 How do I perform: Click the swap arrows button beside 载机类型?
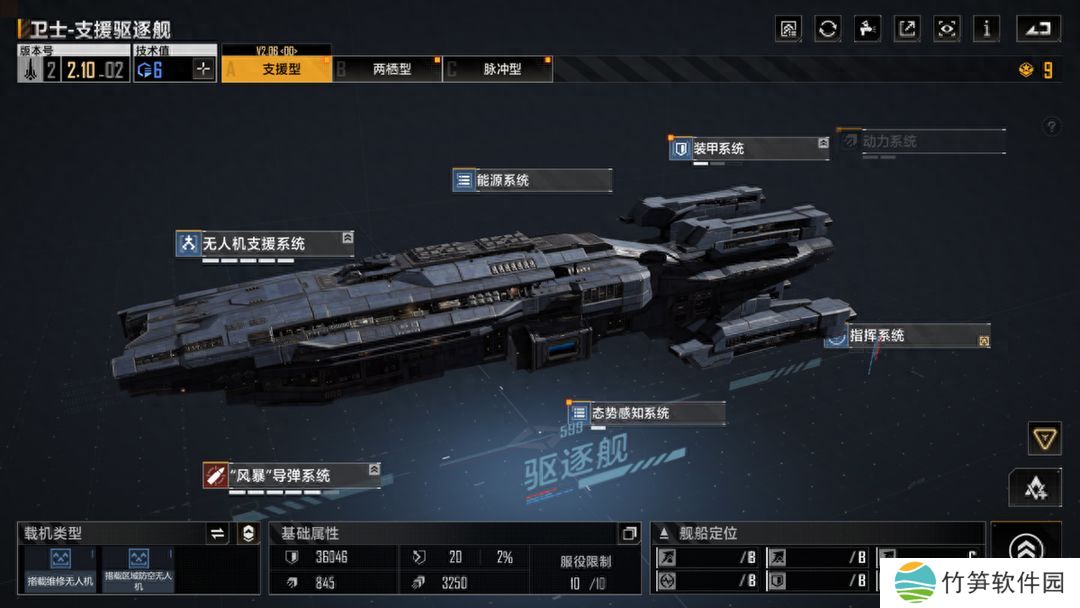click(x=217, y=534)
